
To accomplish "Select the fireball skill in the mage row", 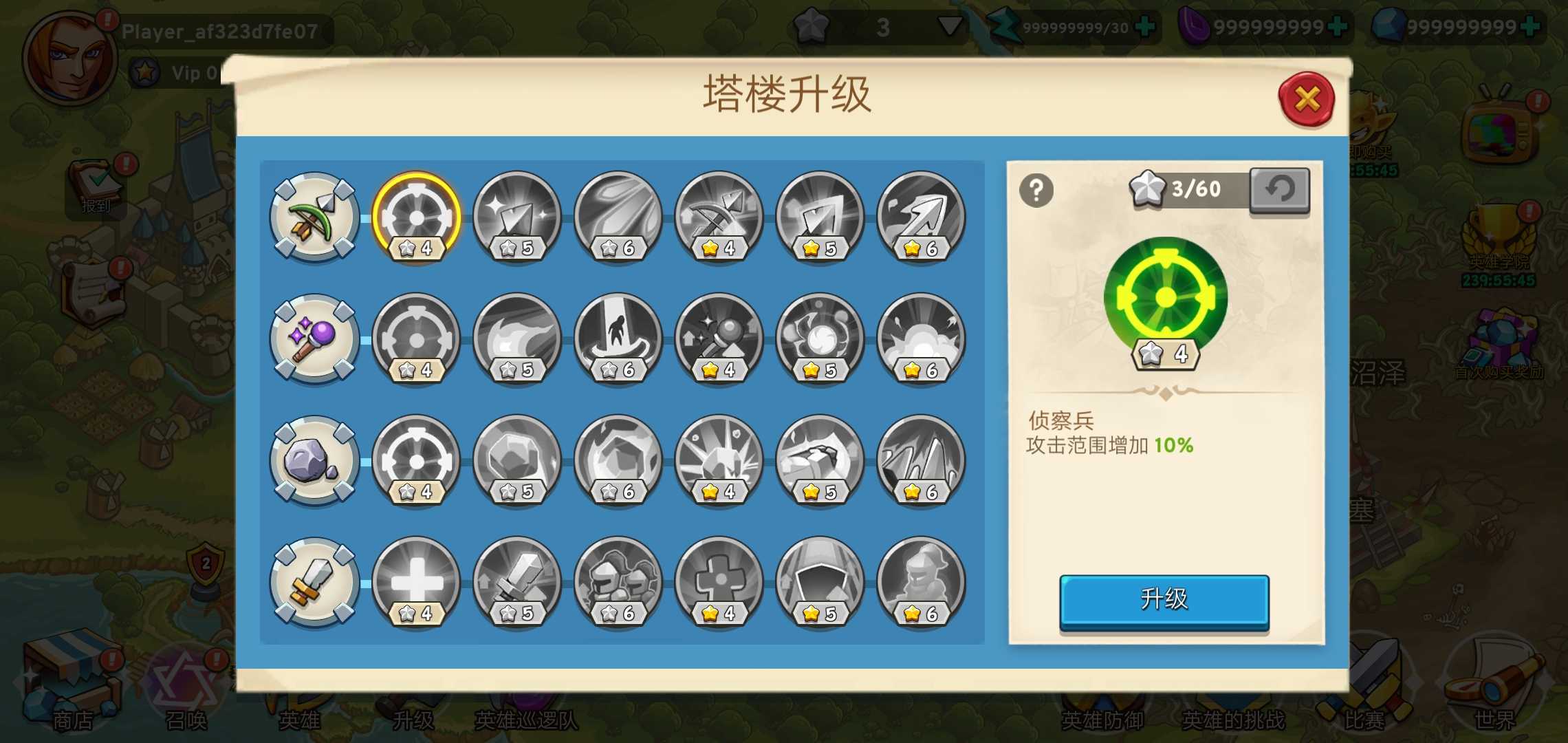I will [x=516, y=338].
